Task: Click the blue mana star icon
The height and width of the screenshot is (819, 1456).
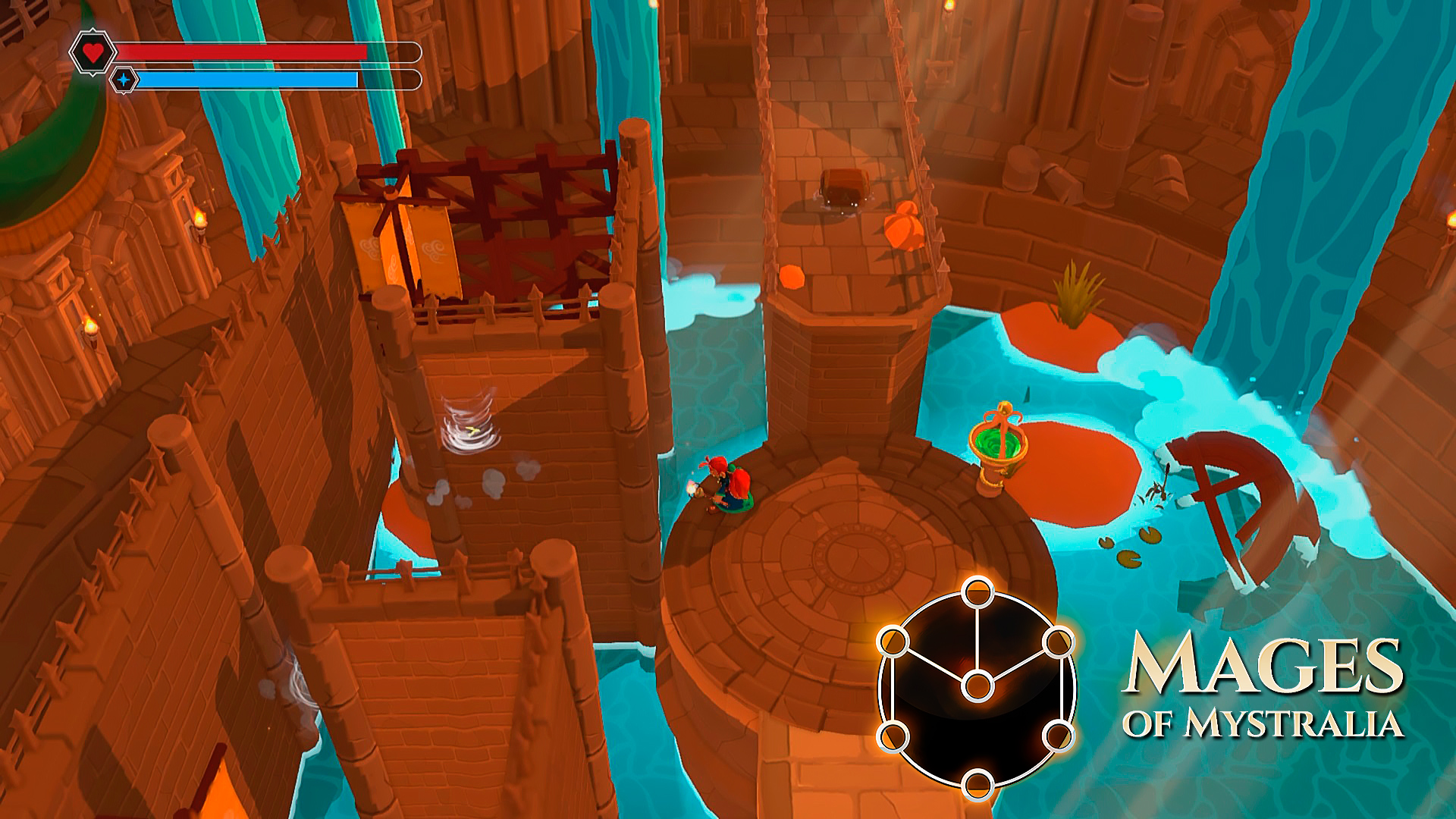Action: [x=123, y=77]
